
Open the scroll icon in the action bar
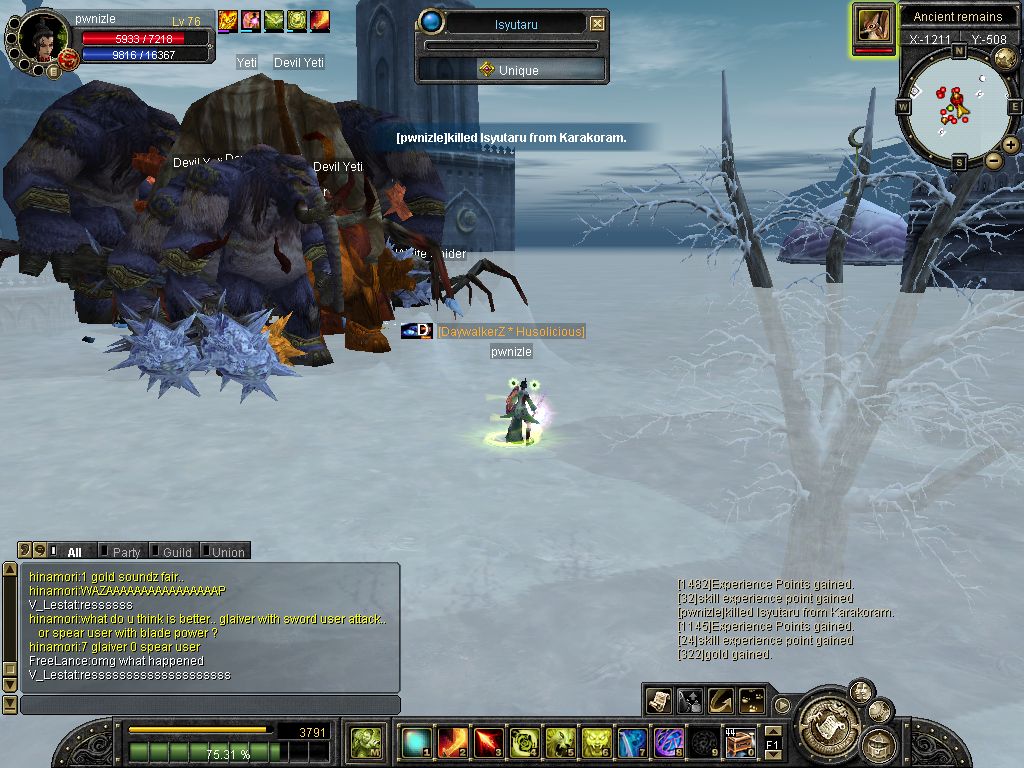(x=658, y=701)
